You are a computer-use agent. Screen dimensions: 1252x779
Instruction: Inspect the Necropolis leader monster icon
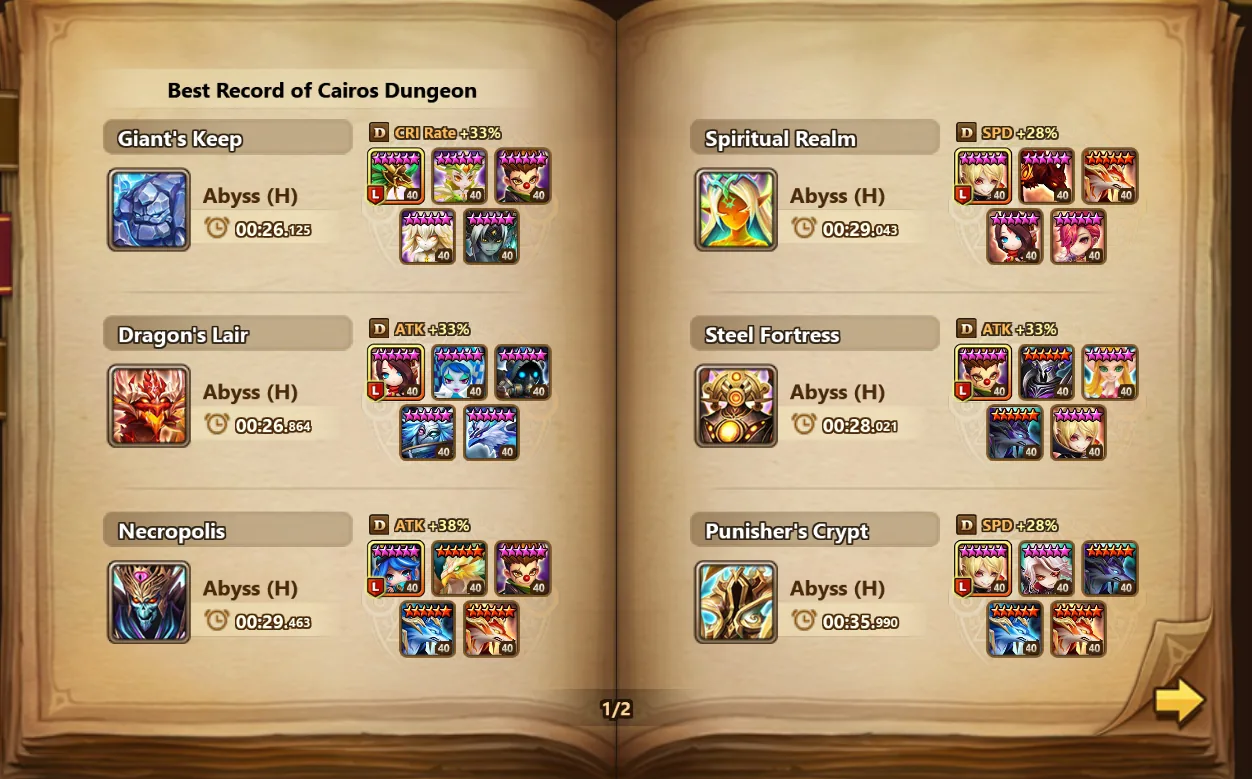click(x=396, y=568)
